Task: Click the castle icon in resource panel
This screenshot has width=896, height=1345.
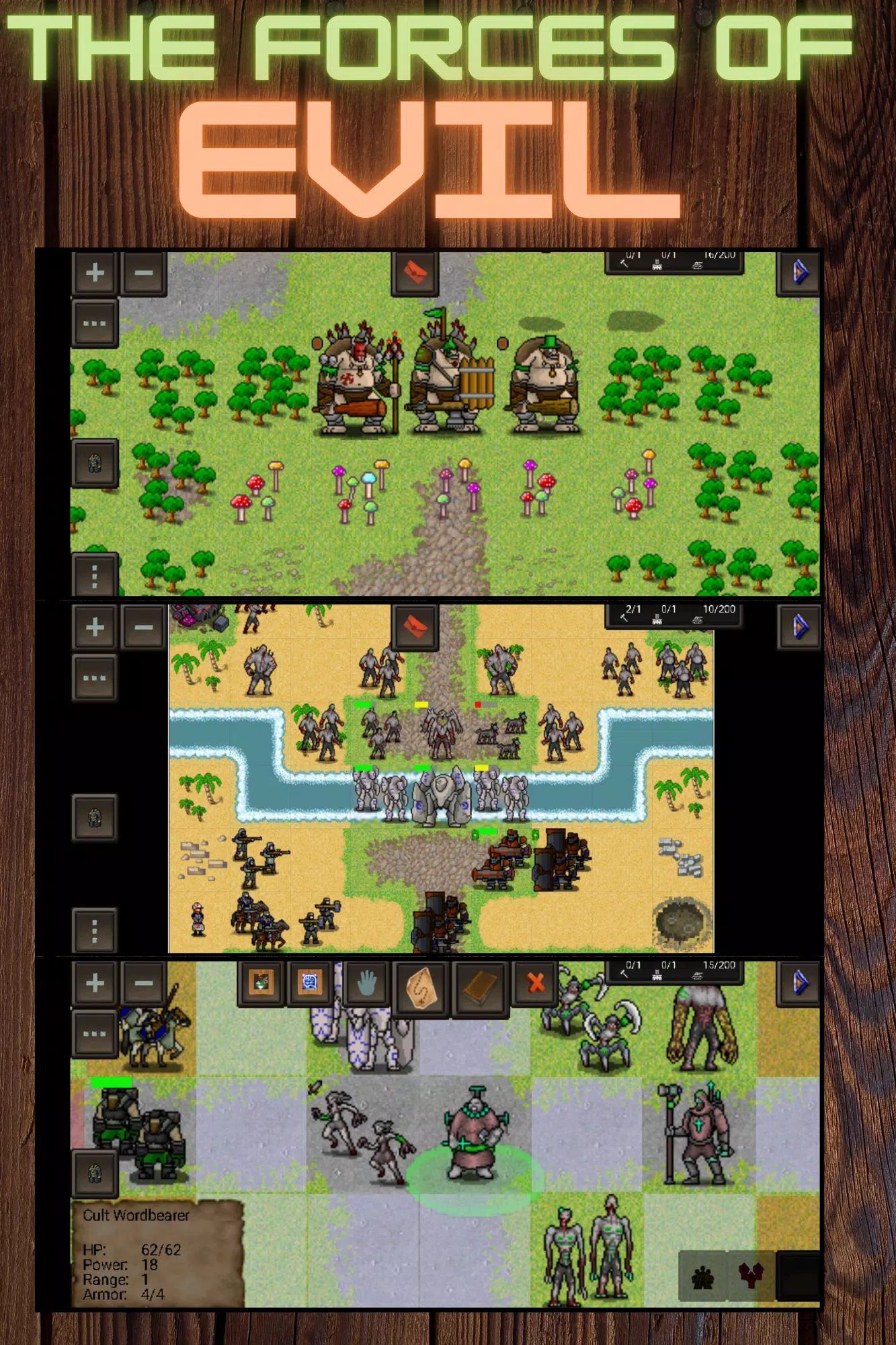Action: 657,266
